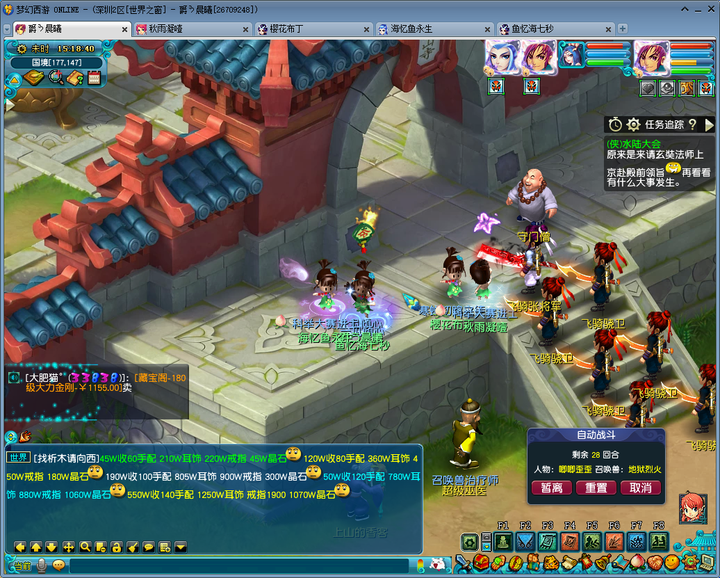Open the calendar icon under the clock
The image size is (720, 578).
93,78
